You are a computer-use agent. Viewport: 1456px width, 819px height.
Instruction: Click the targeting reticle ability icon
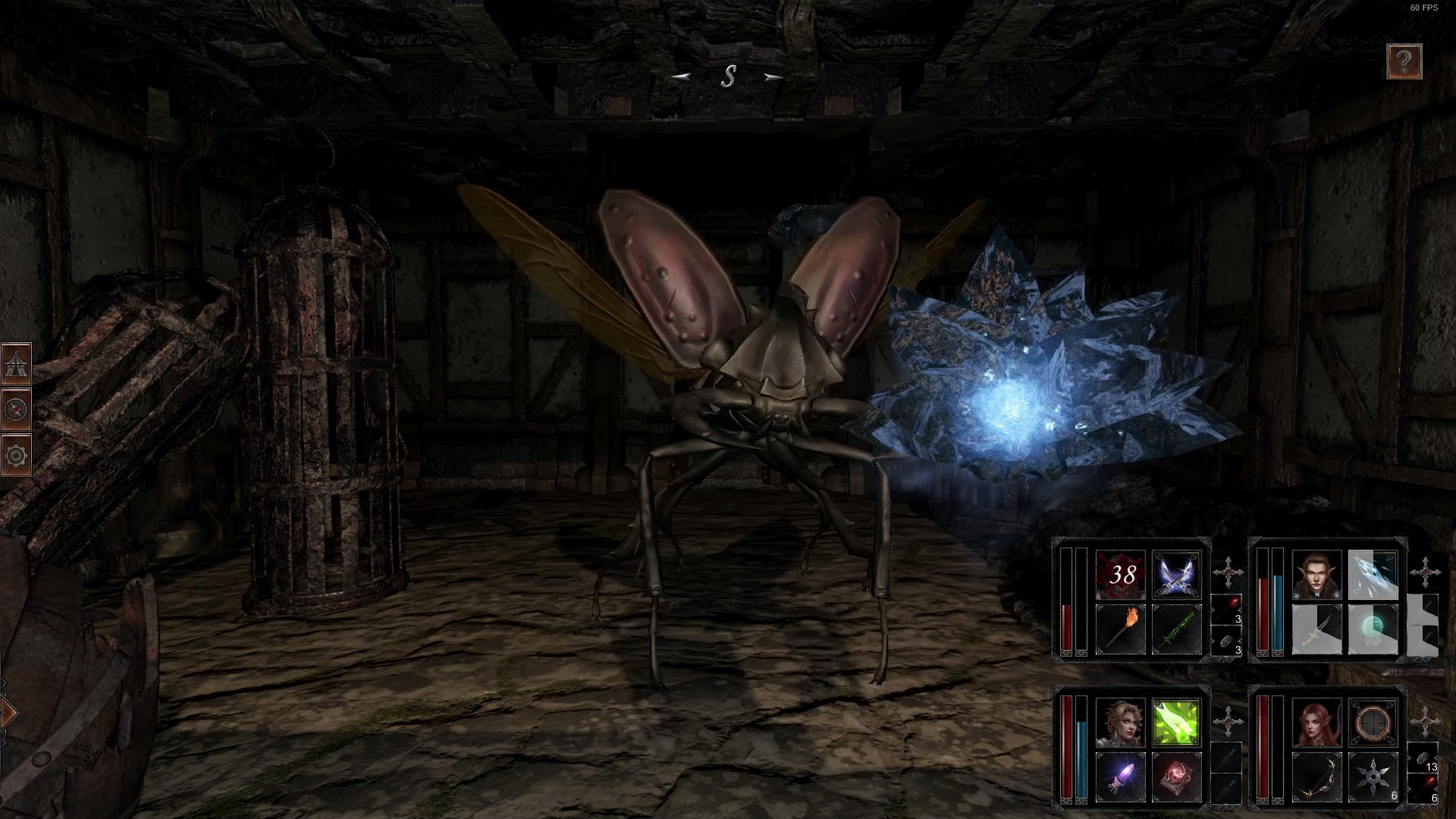coord(1373,723)
